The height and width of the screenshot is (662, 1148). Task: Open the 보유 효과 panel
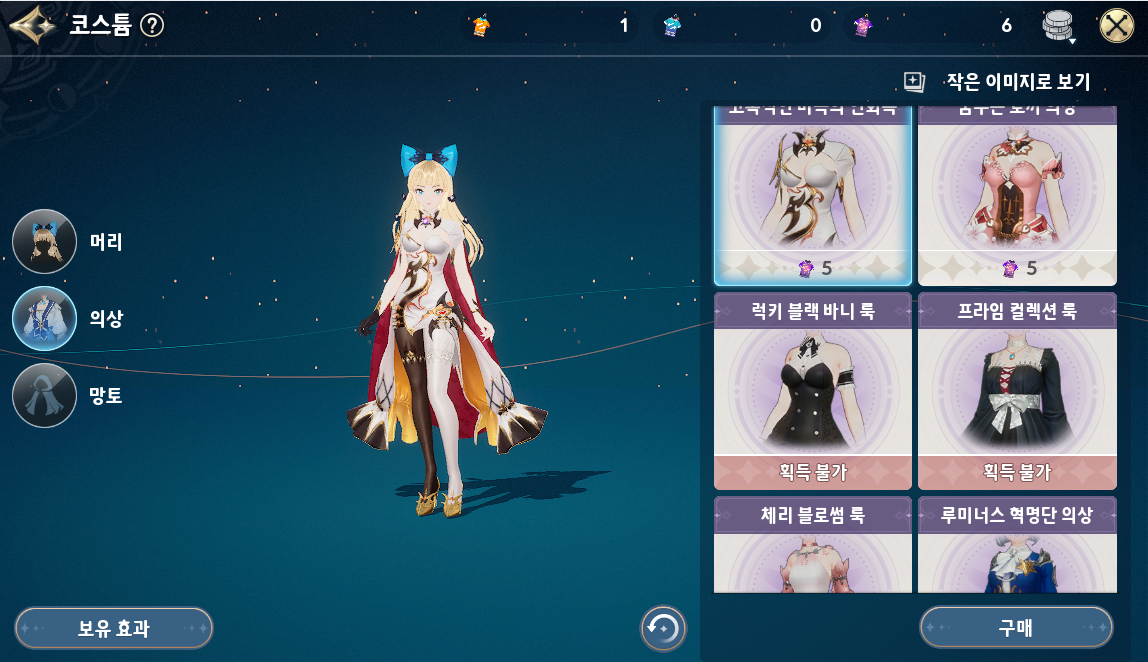click(x=113, y=628)
